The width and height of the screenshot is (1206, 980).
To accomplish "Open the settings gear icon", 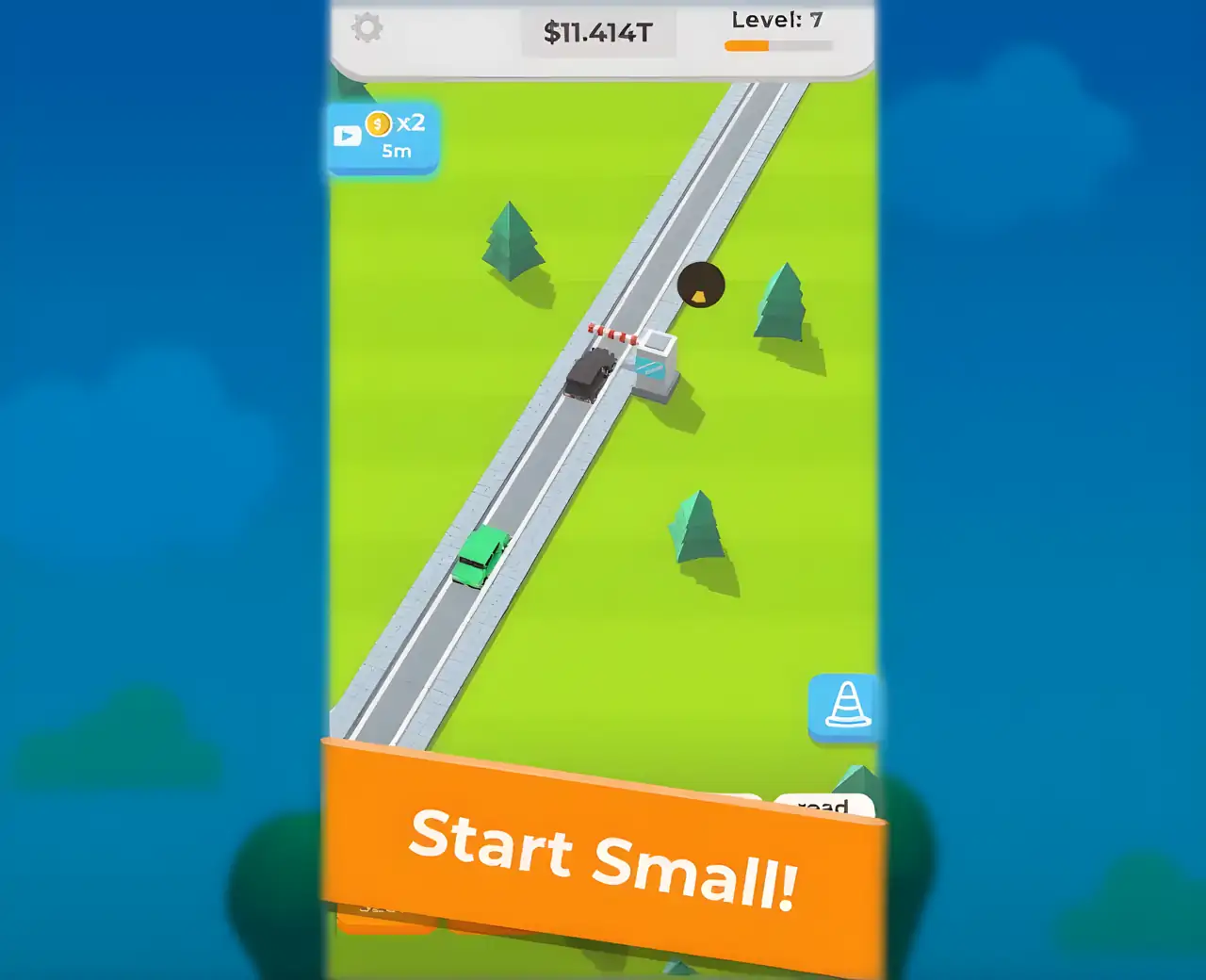I will click(x=367, y=28).
